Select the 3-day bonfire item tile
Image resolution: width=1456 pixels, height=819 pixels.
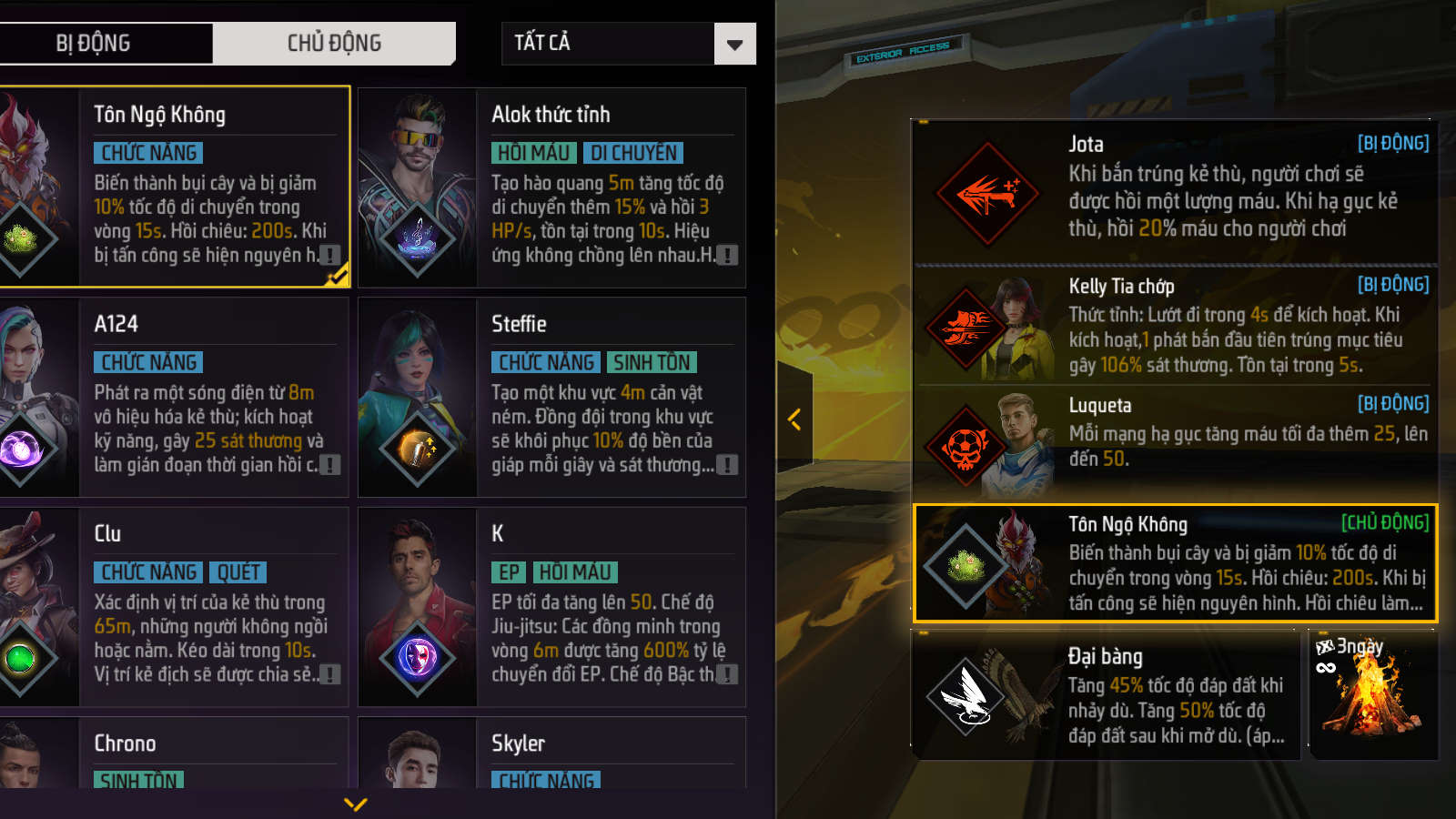1372,695
